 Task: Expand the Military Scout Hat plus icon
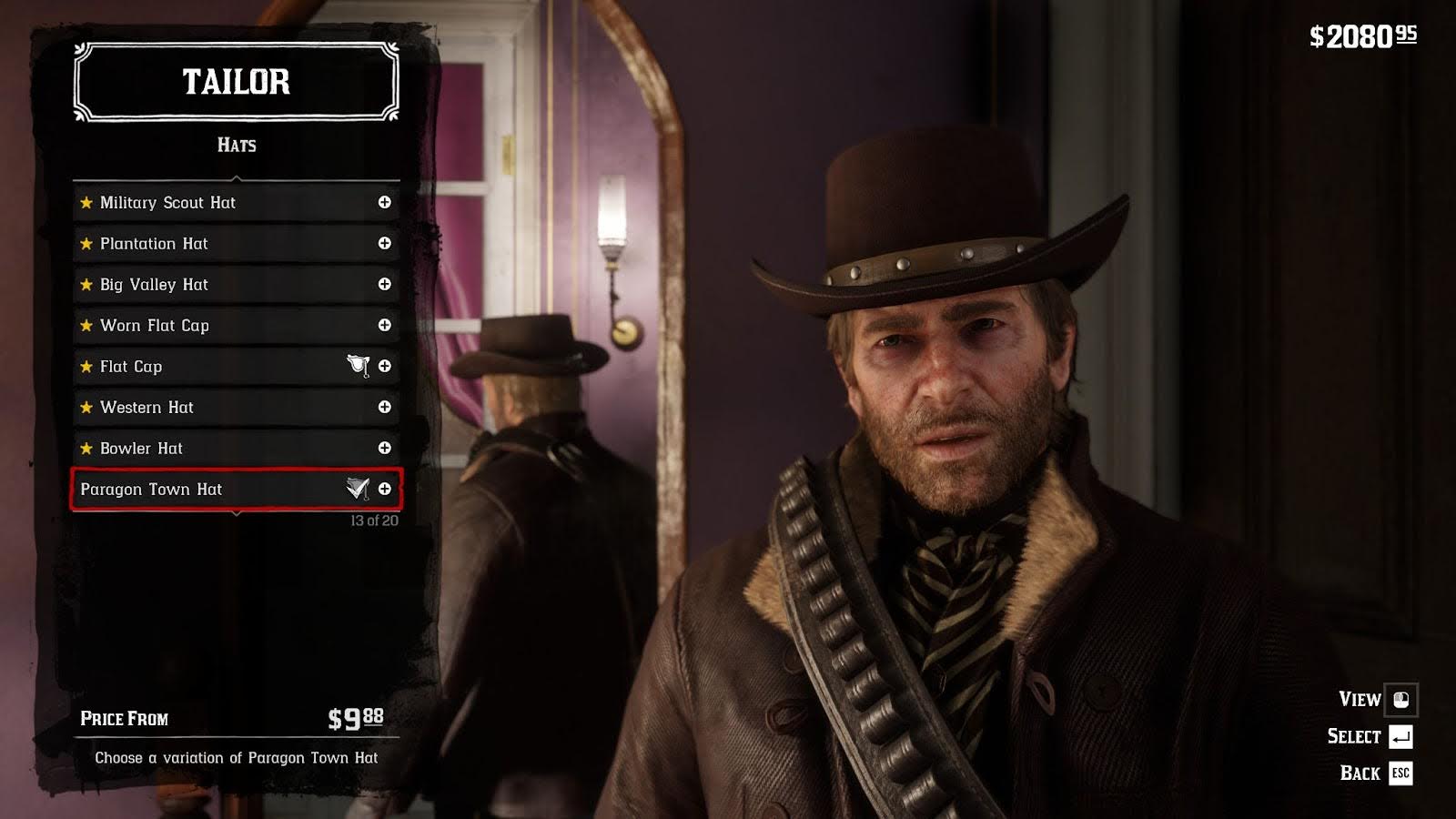pyautogui.click(x=385, y=202)
